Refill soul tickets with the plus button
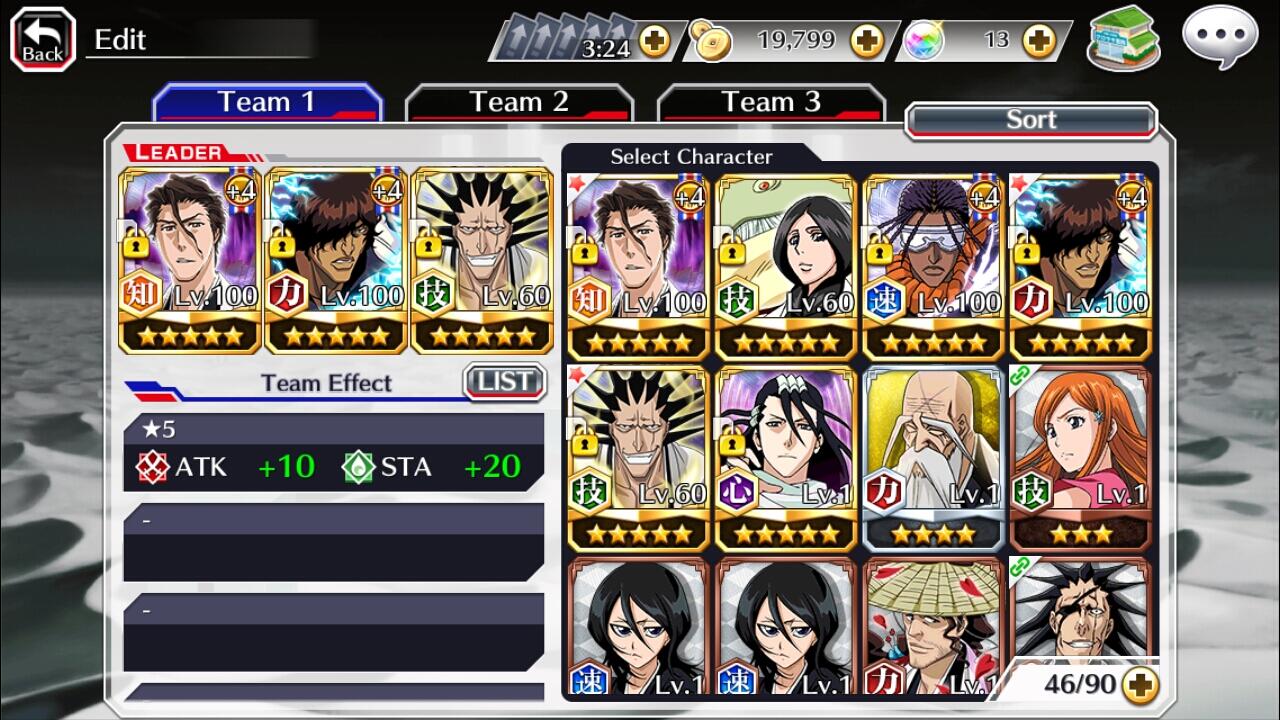The height and width of the screenshot is (720, 1280). [x=655, y=41]
